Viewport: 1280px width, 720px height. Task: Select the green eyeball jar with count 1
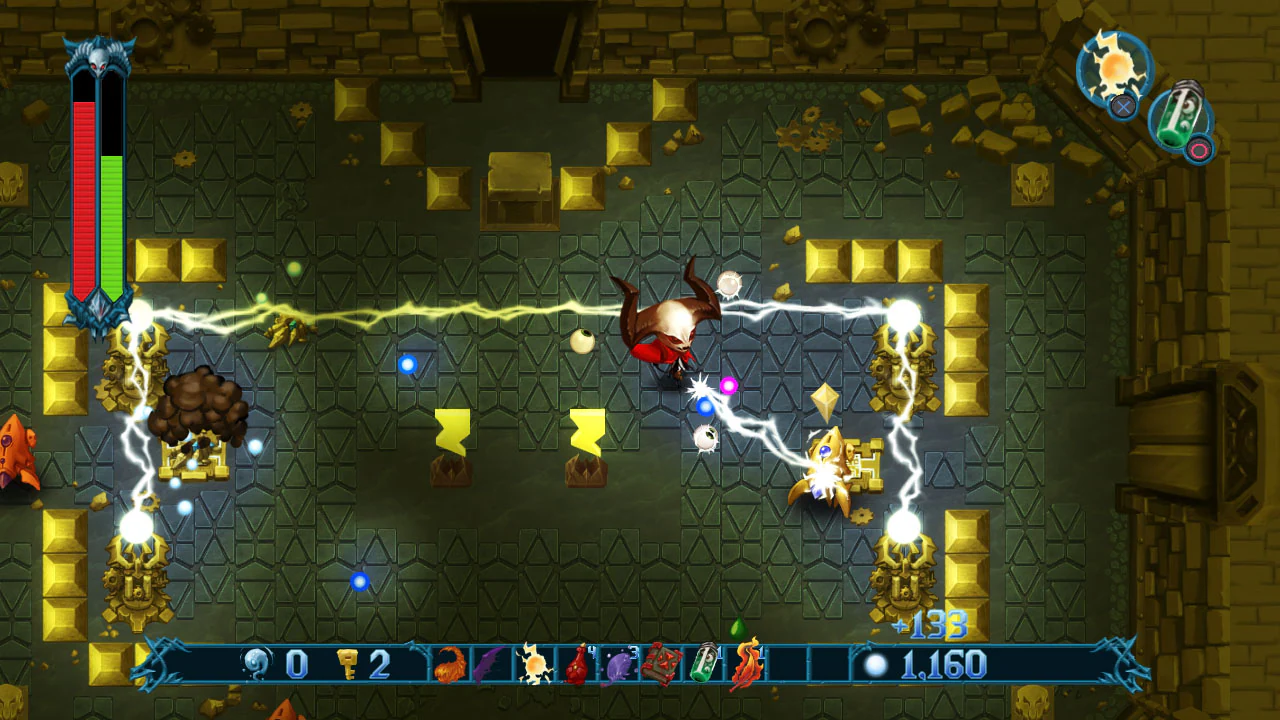tap(706, 663)
